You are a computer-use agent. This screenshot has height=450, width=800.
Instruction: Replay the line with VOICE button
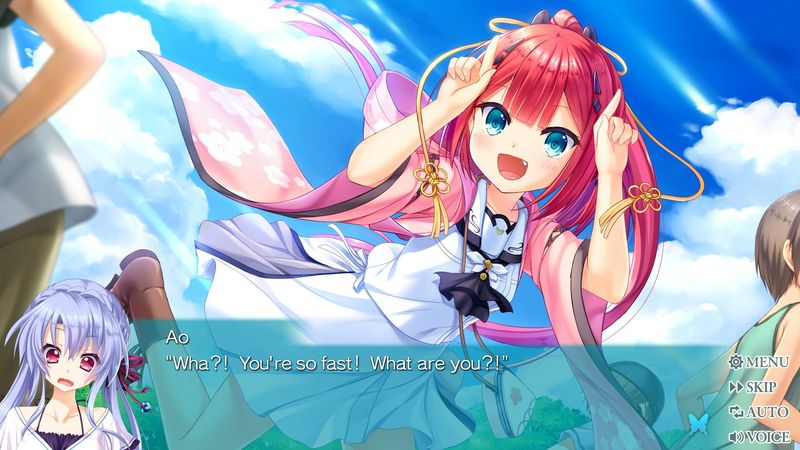click(x=759, y=436)
